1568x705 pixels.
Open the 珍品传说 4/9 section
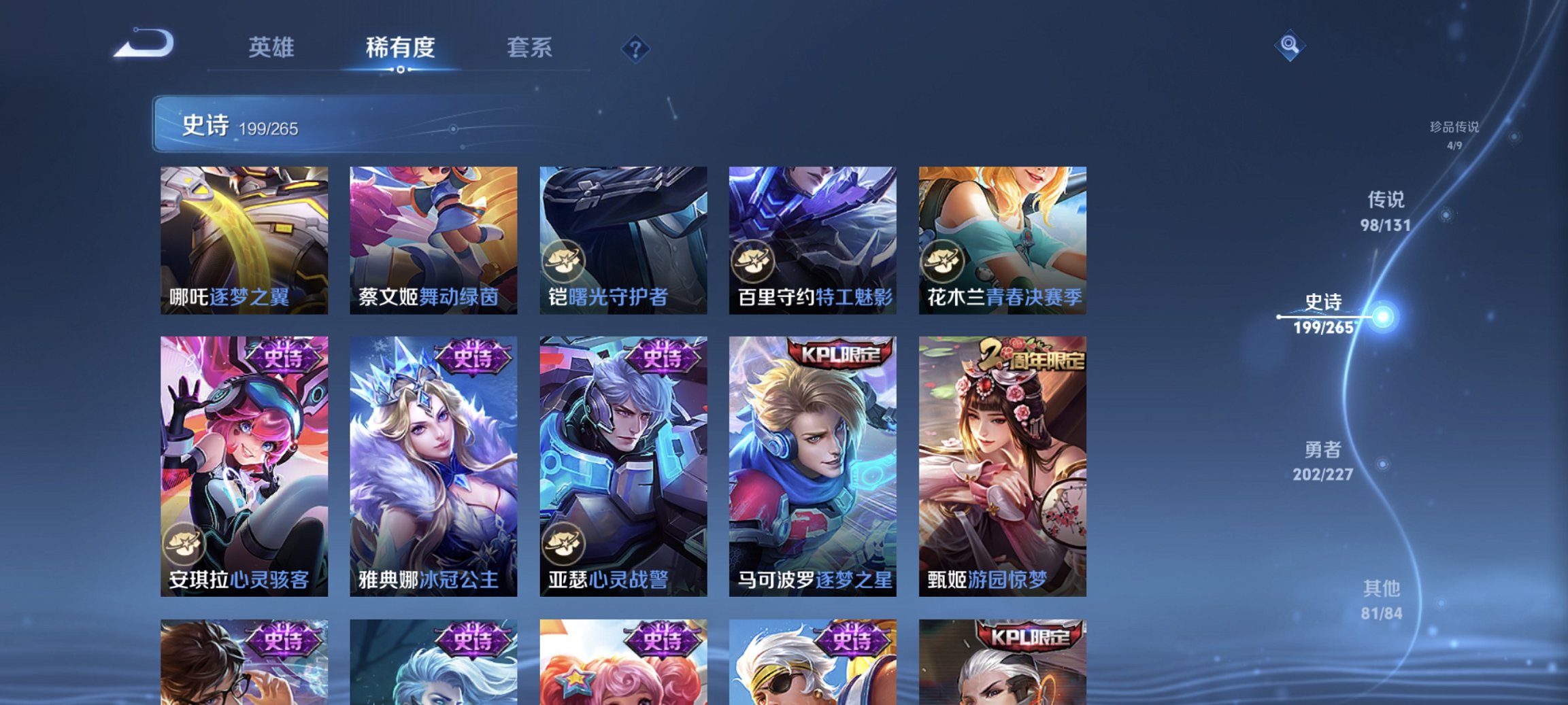coord(1452,133)
